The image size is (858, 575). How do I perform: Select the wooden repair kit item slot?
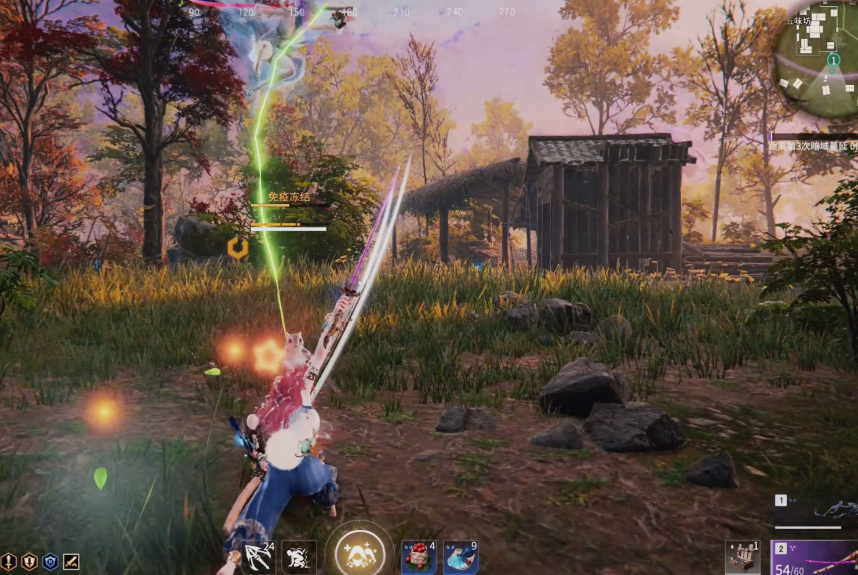742,557
